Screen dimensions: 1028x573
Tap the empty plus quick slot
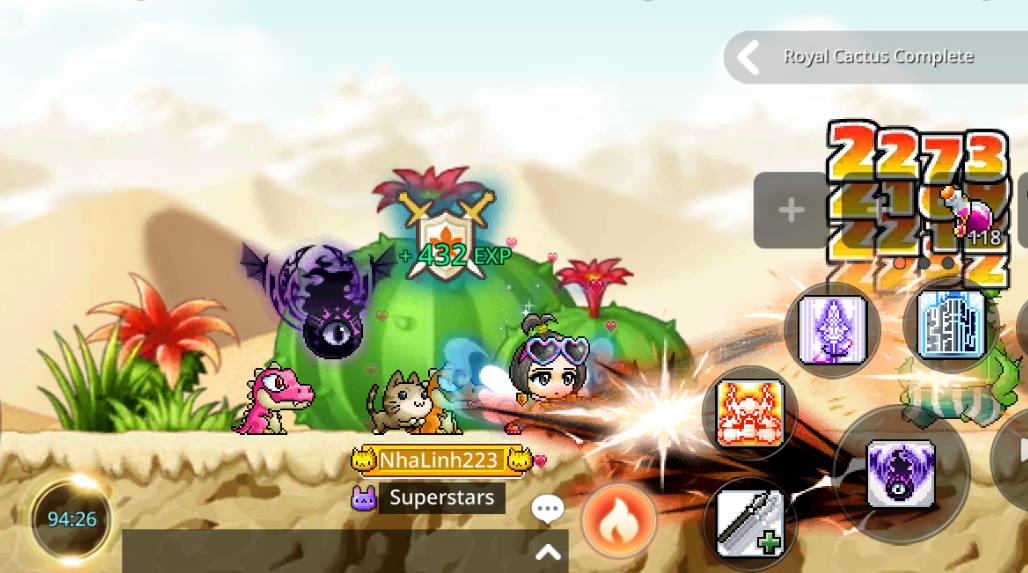[791, 210]
